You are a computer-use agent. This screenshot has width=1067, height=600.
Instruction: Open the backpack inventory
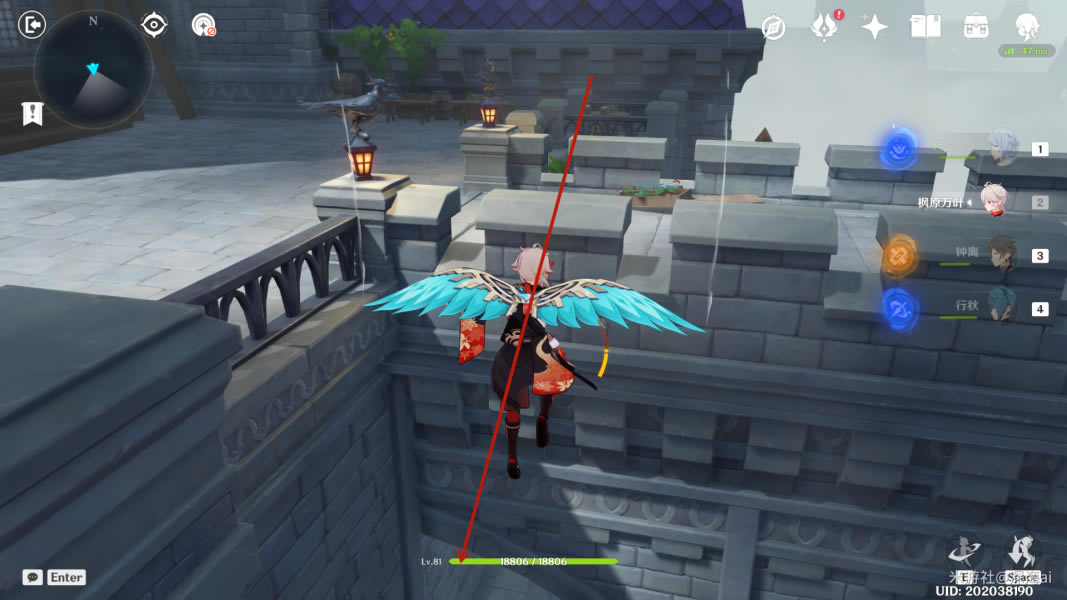click(x=976, y=27)
